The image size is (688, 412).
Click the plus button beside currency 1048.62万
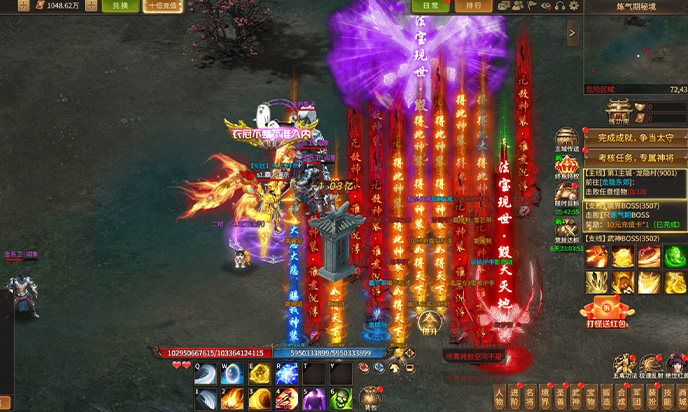coord(91,6)
